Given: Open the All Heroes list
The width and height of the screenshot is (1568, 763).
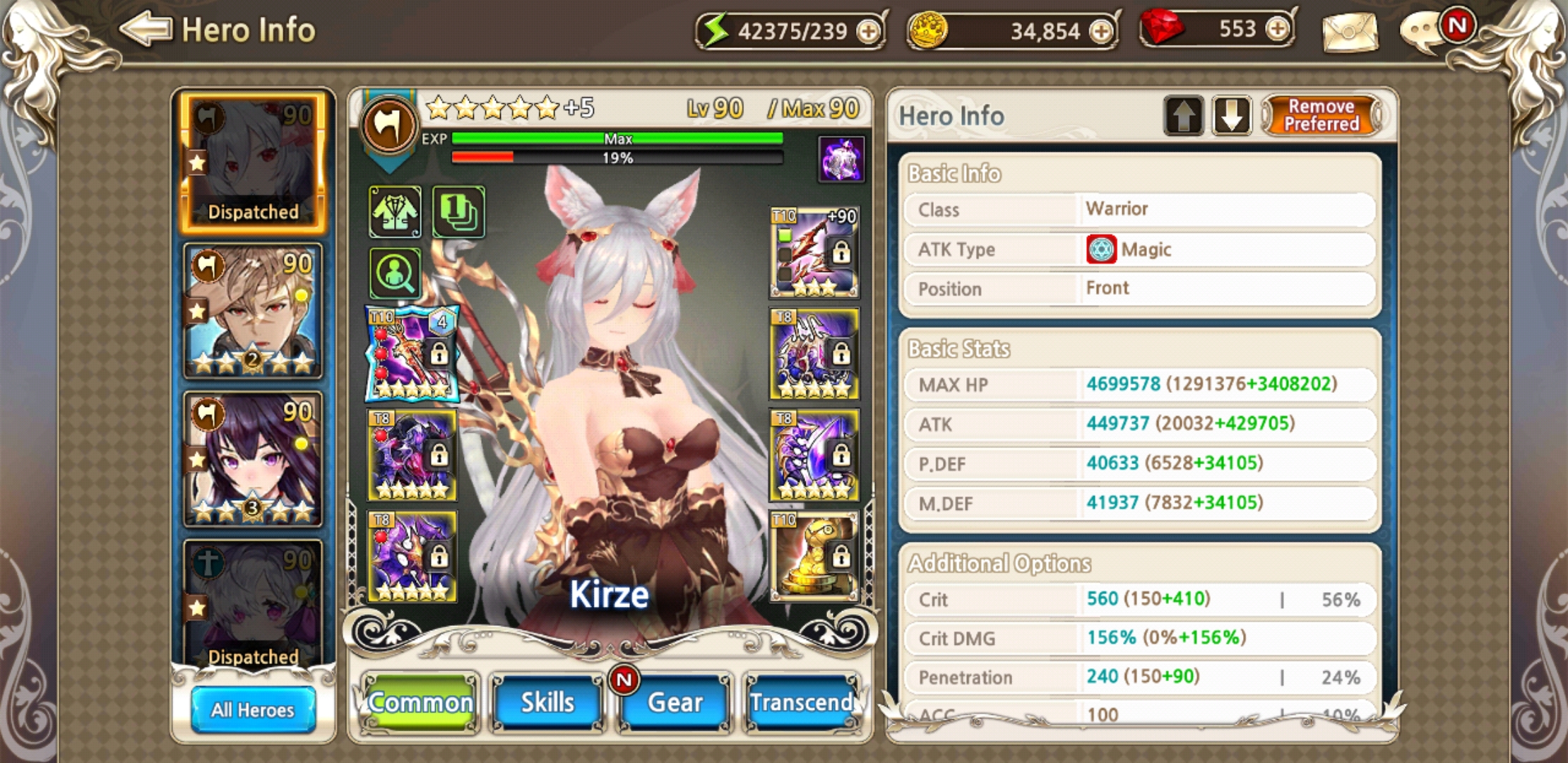Looking at the screenshot, I should click(x=252, y=710).
